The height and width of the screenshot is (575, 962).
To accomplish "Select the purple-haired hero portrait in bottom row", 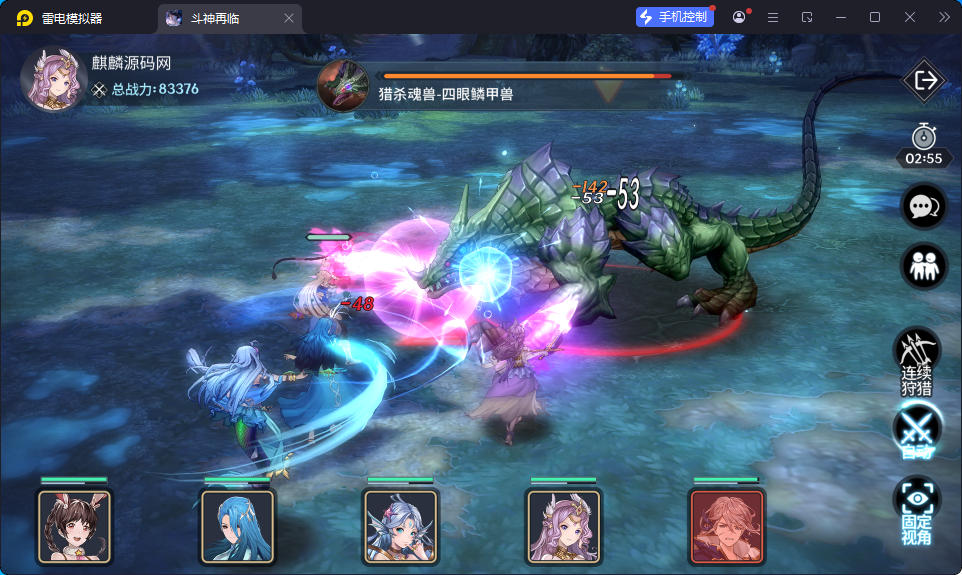I will point(563,526).
